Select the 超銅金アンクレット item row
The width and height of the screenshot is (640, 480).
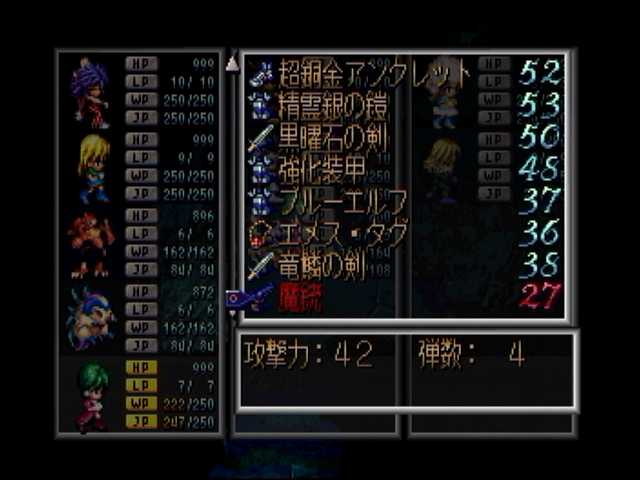(372, 72)
